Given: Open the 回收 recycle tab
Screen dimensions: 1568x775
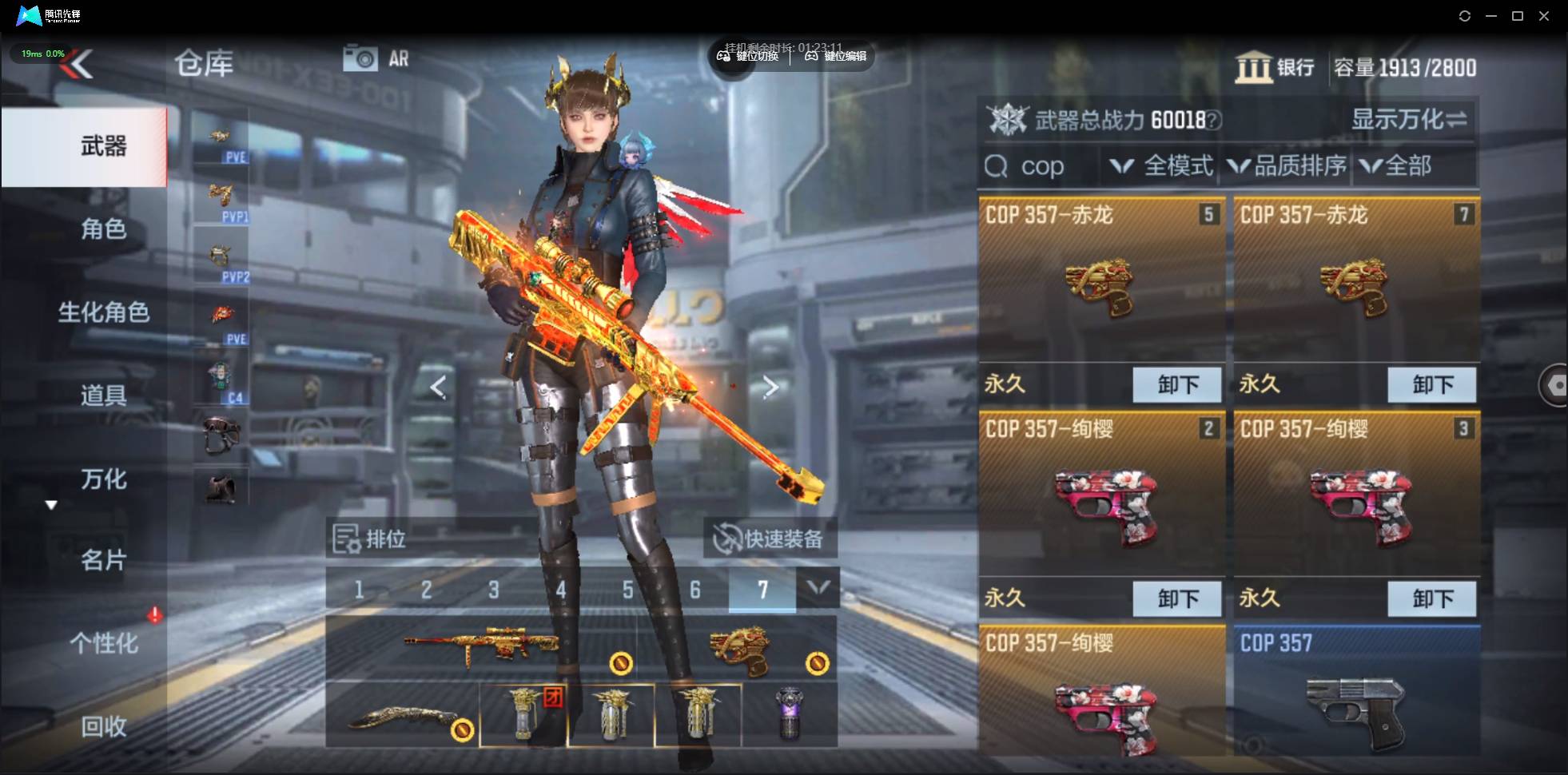Looking at the screenshot, I should tap(103, 726).
